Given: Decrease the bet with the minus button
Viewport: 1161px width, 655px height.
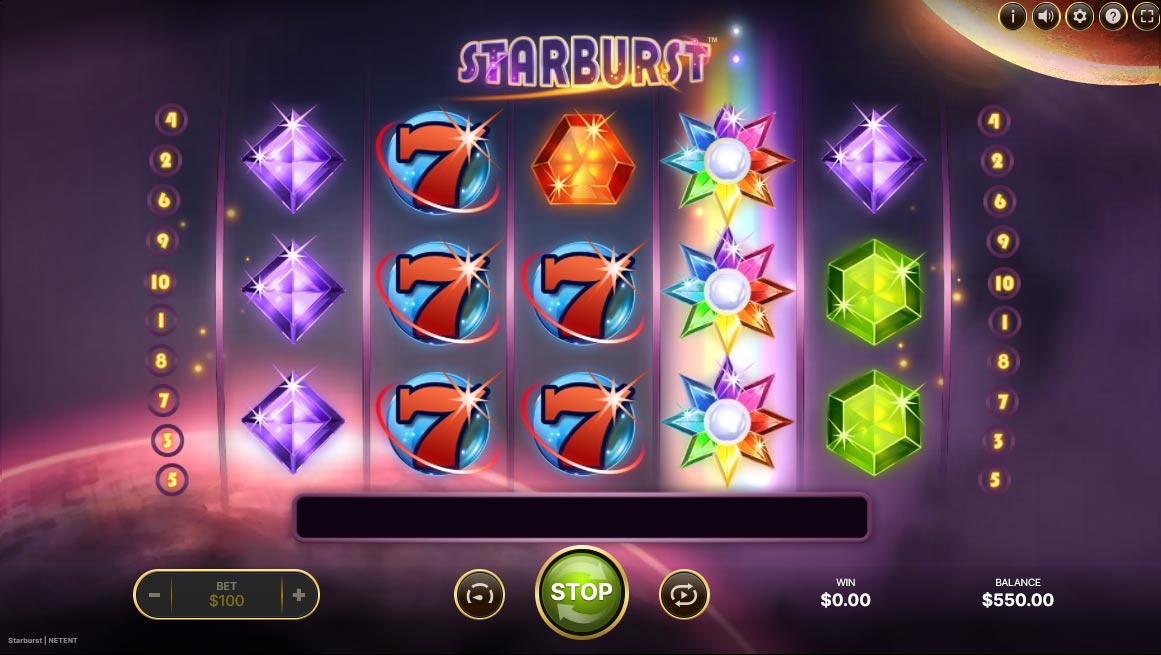Looking at the screenshot, I should point(155,595).
